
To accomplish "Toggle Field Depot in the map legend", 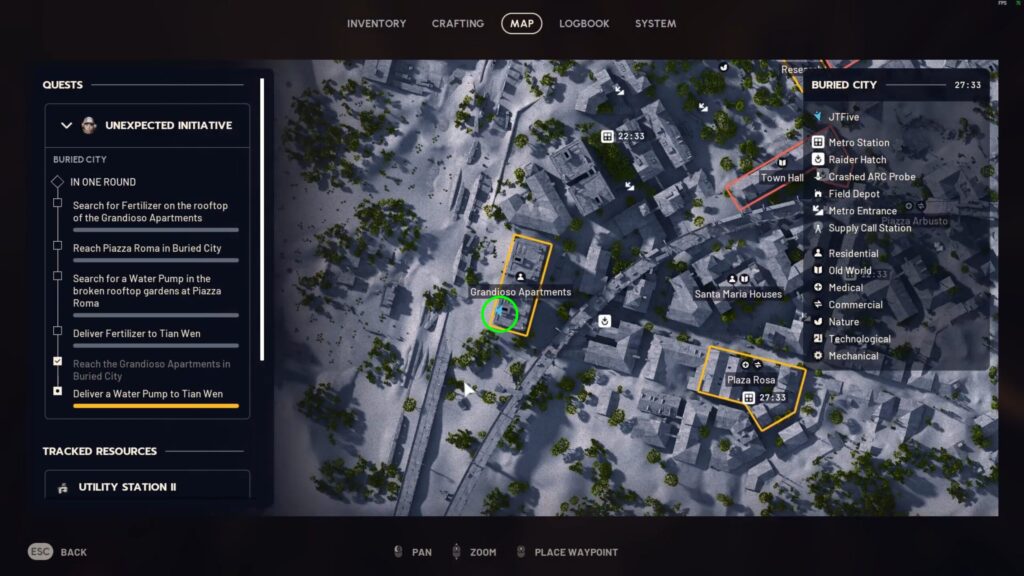I will pyautogui.click(x=854, y=194).
